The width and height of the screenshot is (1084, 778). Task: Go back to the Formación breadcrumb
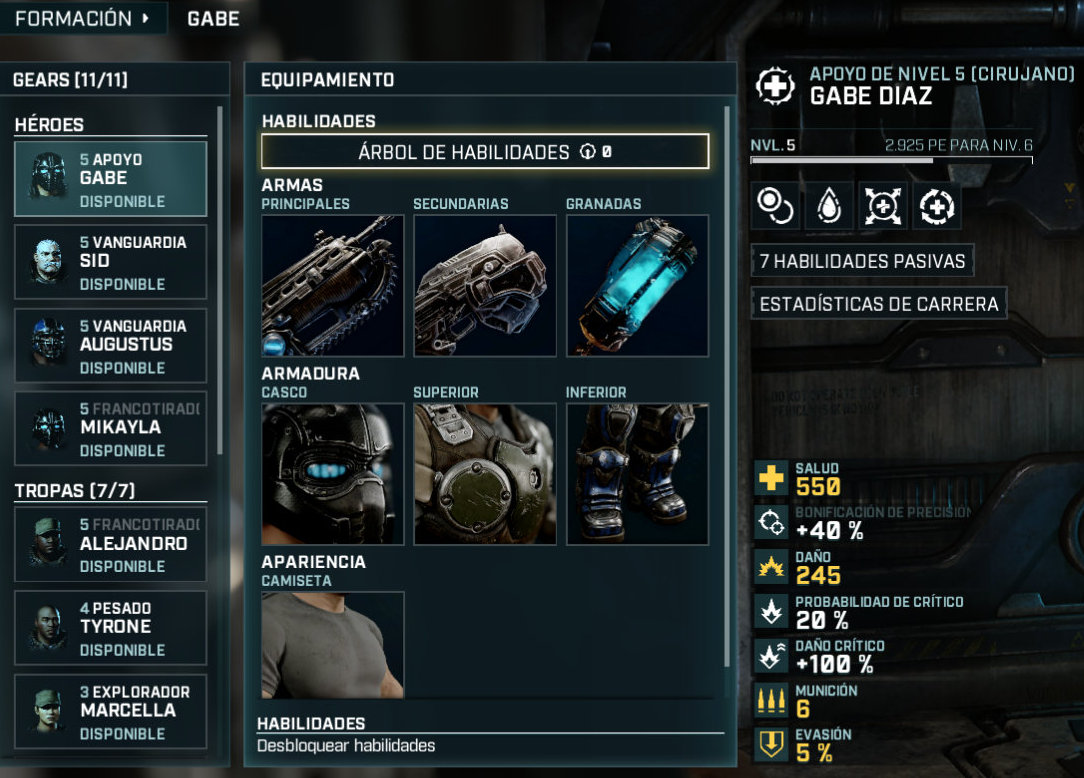point(82,18)
